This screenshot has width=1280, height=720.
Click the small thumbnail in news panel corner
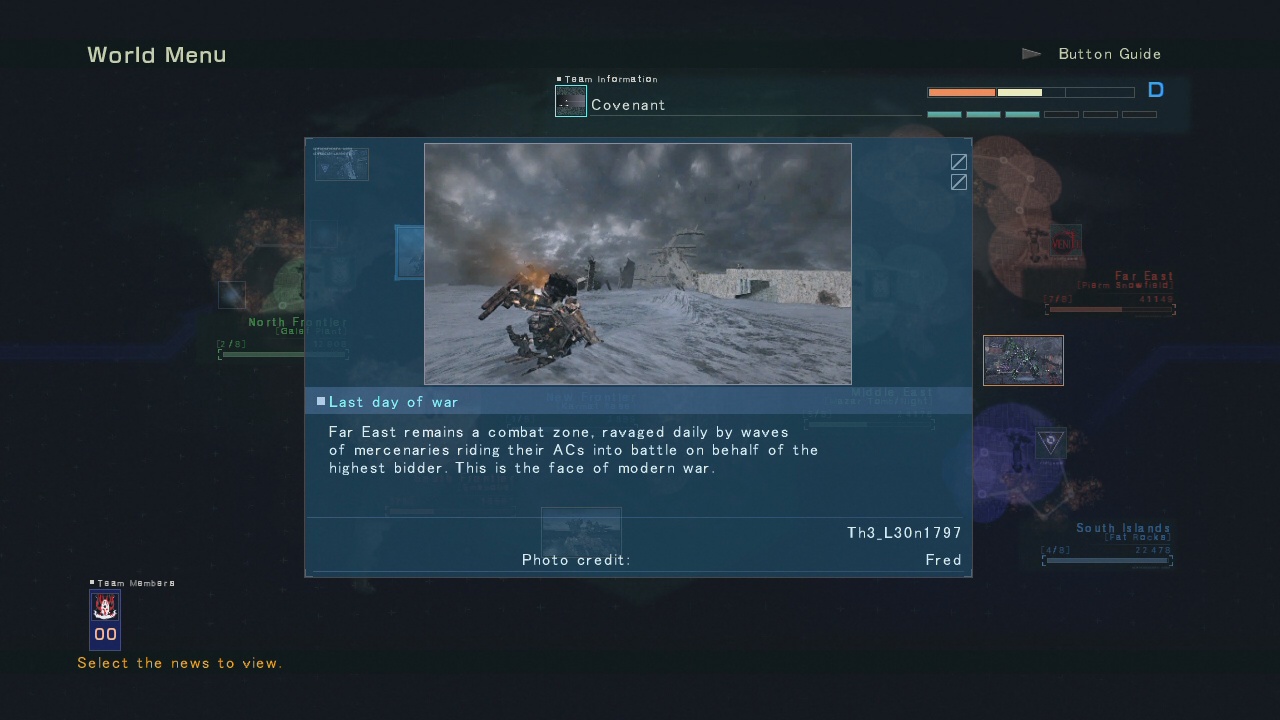(342, 165)
